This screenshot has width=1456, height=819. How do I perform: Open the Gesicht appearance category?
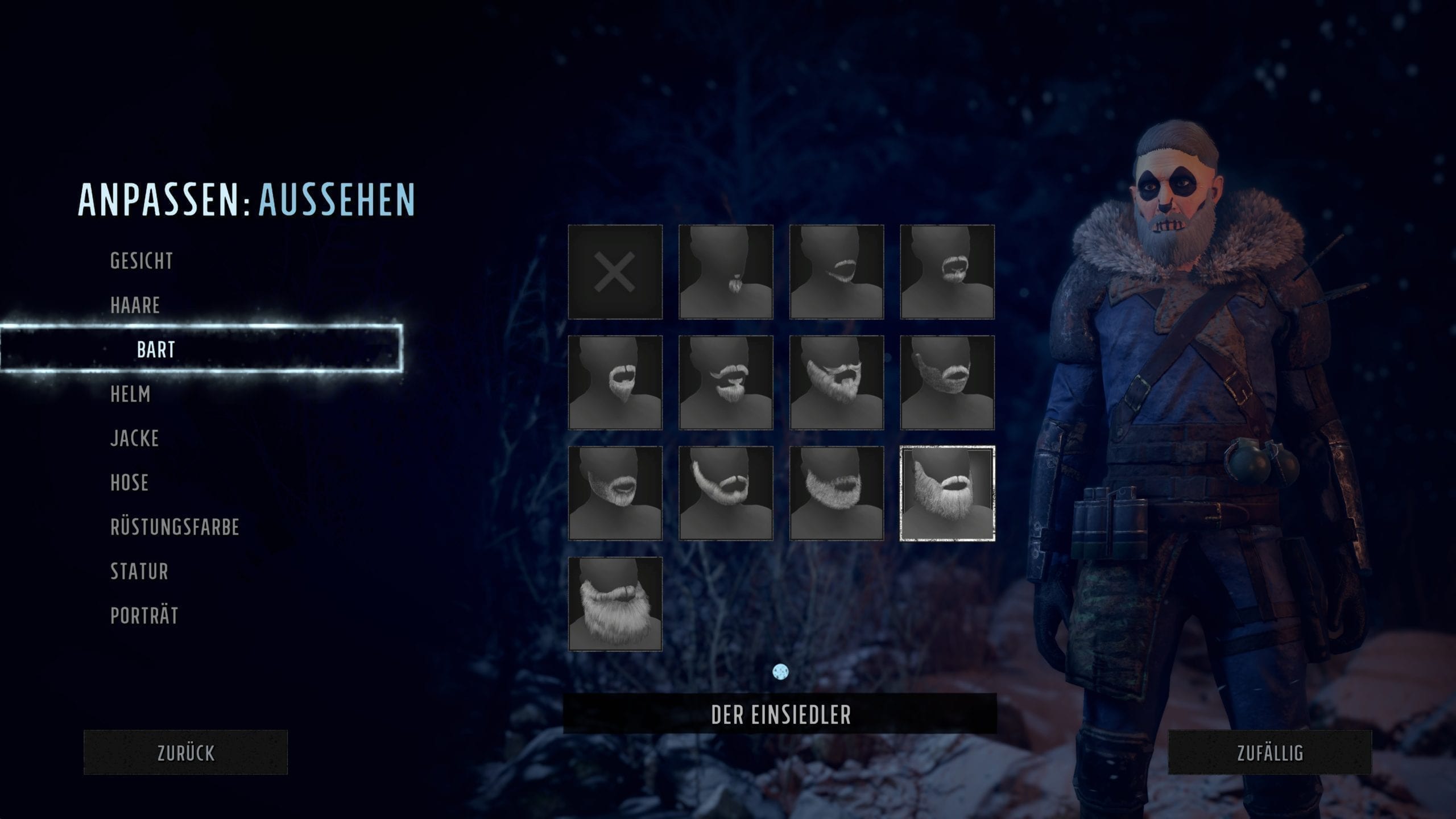coord(142,261)
